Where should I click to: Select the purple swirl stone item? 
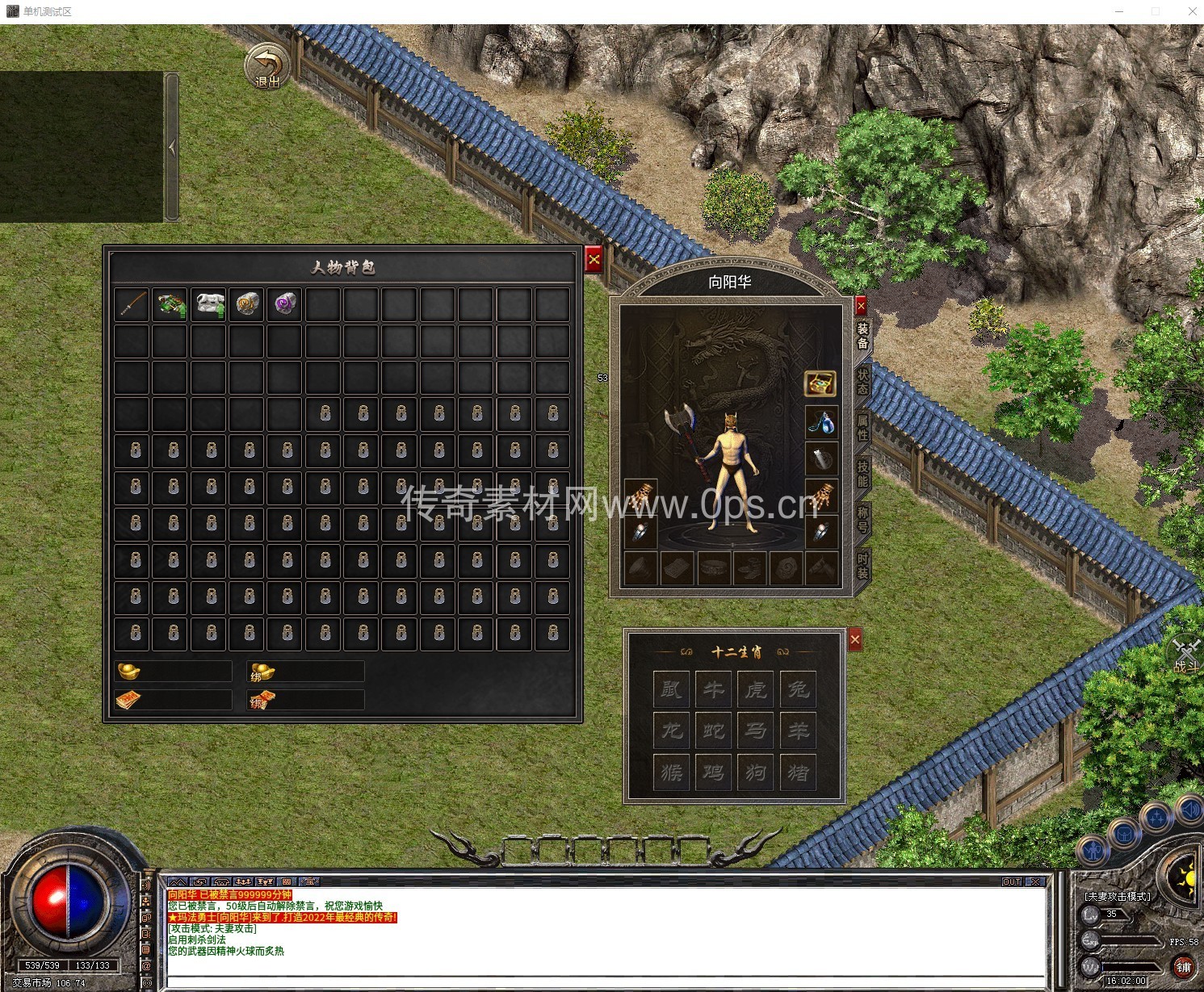285,304
